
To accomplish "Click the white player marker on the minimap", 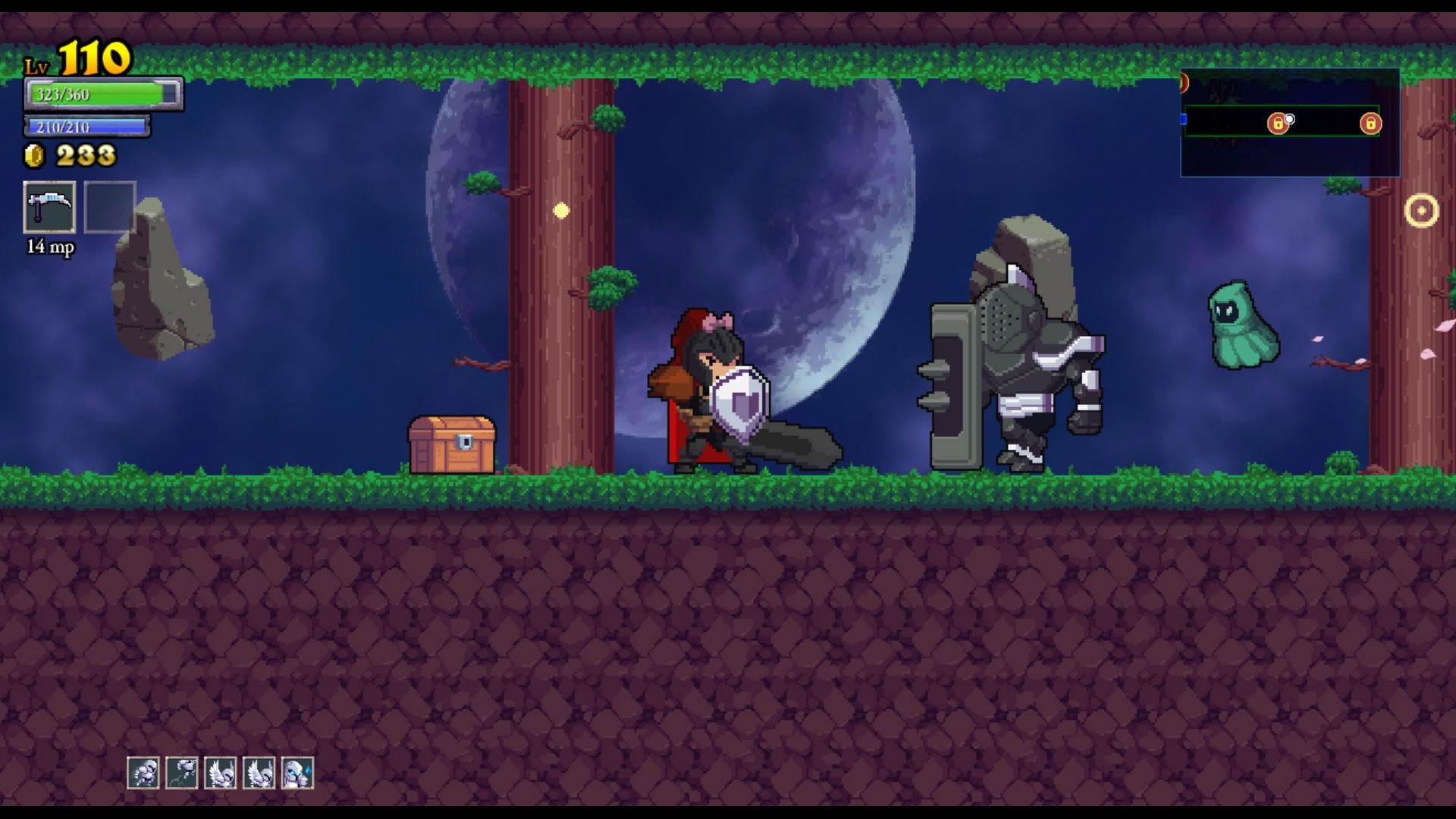I will click(1290, 119).
